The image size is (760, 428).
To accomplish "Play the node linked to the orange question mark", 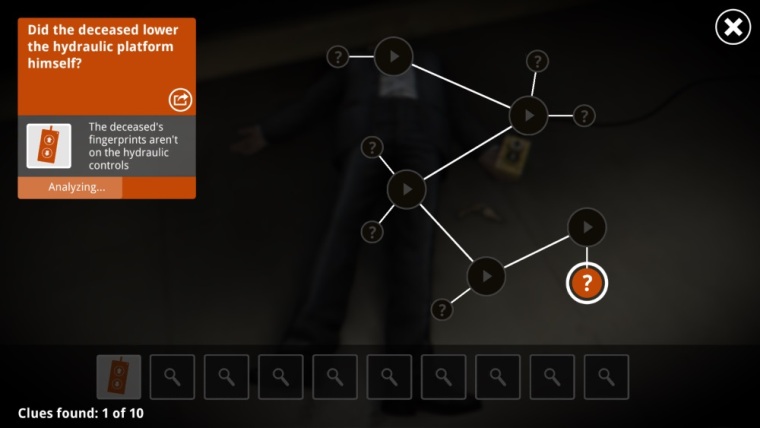I will pyautogui.click(x=587, y=227).
